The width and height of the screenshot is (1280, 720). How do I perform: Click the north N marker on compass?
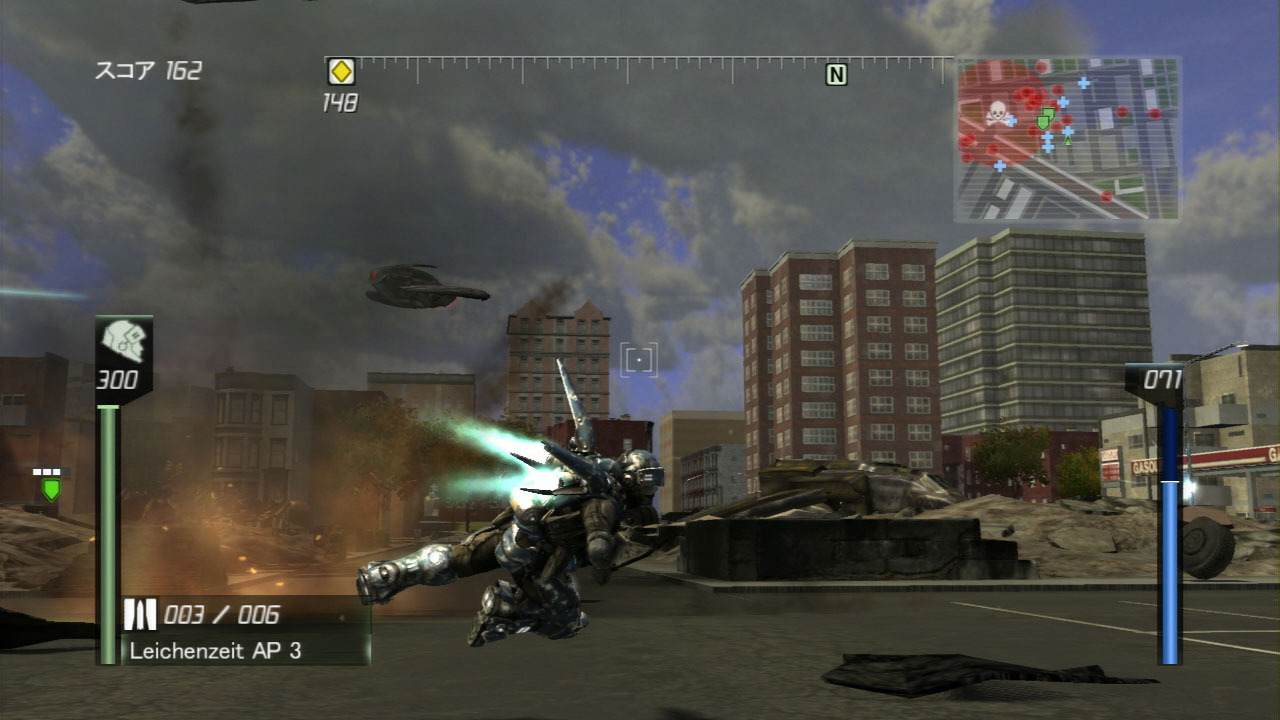point(836,74)
